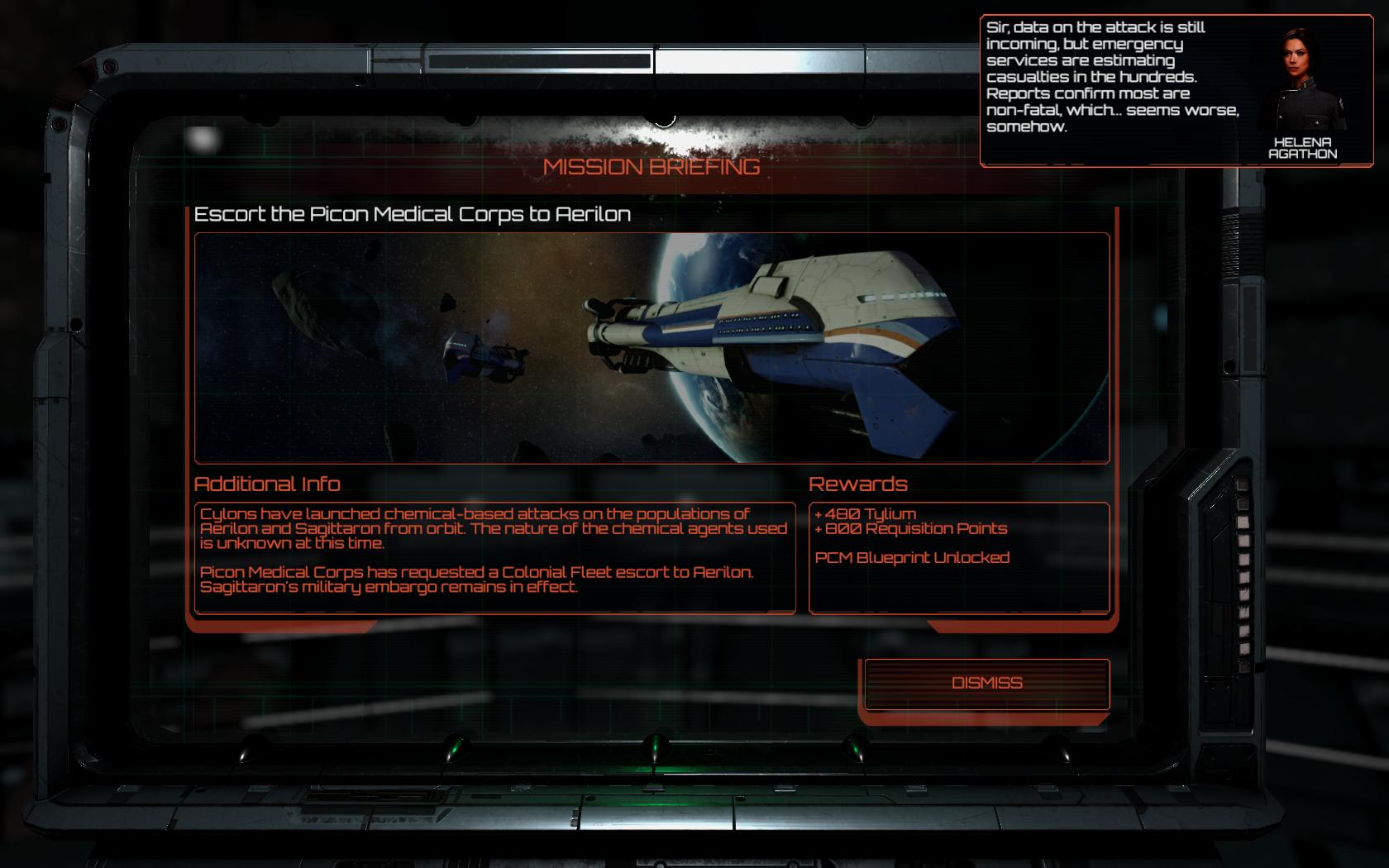
Task: Select the small escort ship in the briefing image
Action: [x=480, y=357]
